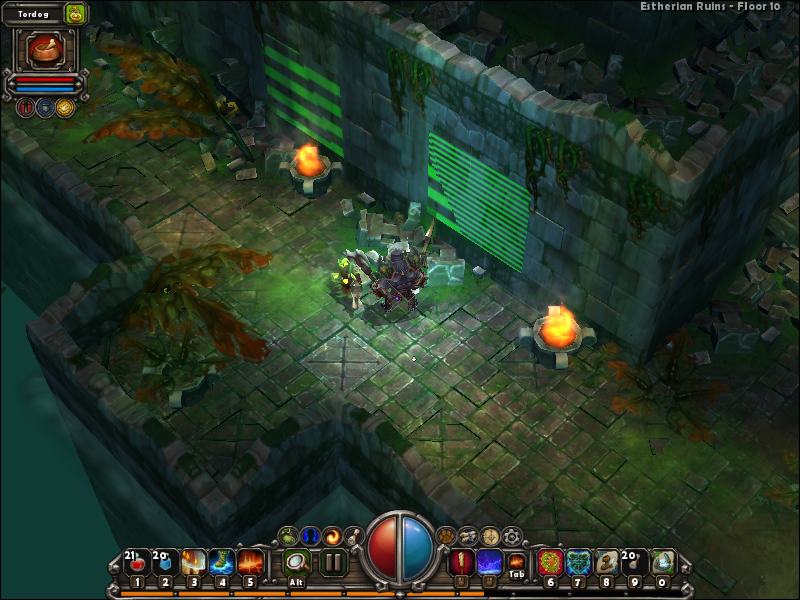Open Tordog's pet inventory bag icon
800x600 pixels.
(76, 13)
